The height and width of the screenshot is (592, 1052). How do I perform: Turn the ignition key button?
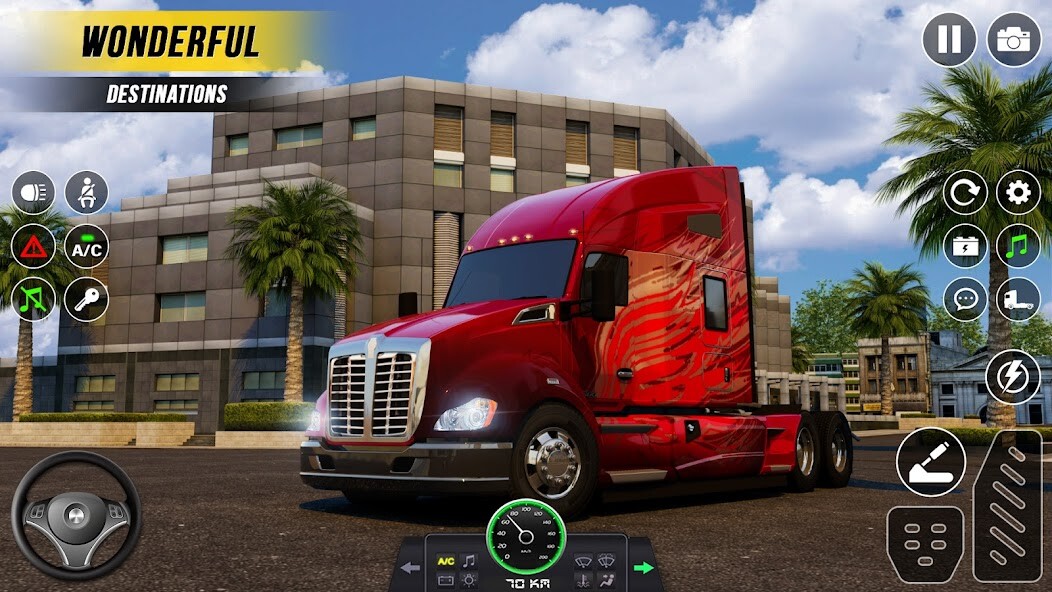coord(86,299)
